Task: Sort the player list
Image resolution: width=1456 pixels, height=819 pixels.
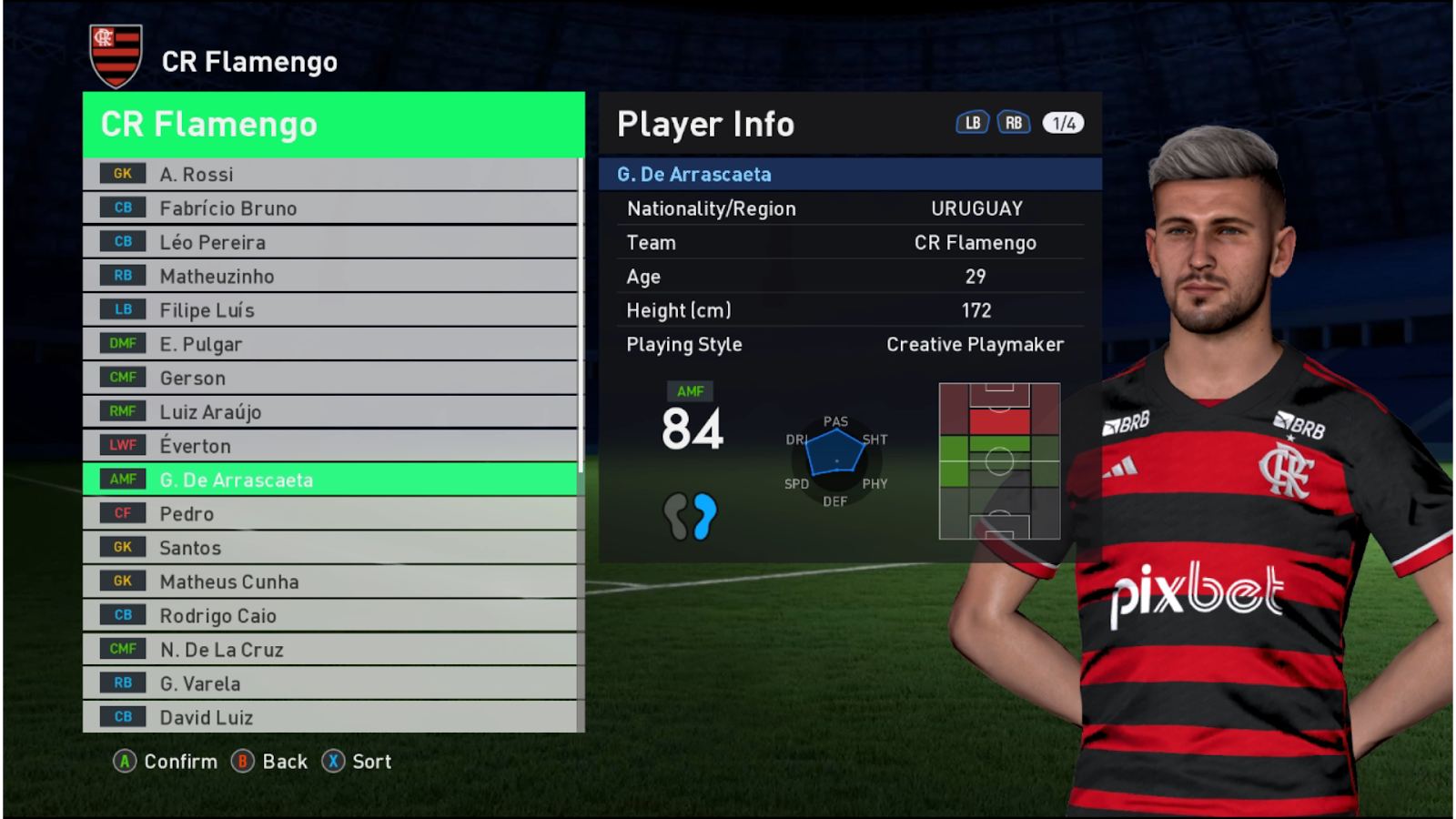Action: click(358, 762)
